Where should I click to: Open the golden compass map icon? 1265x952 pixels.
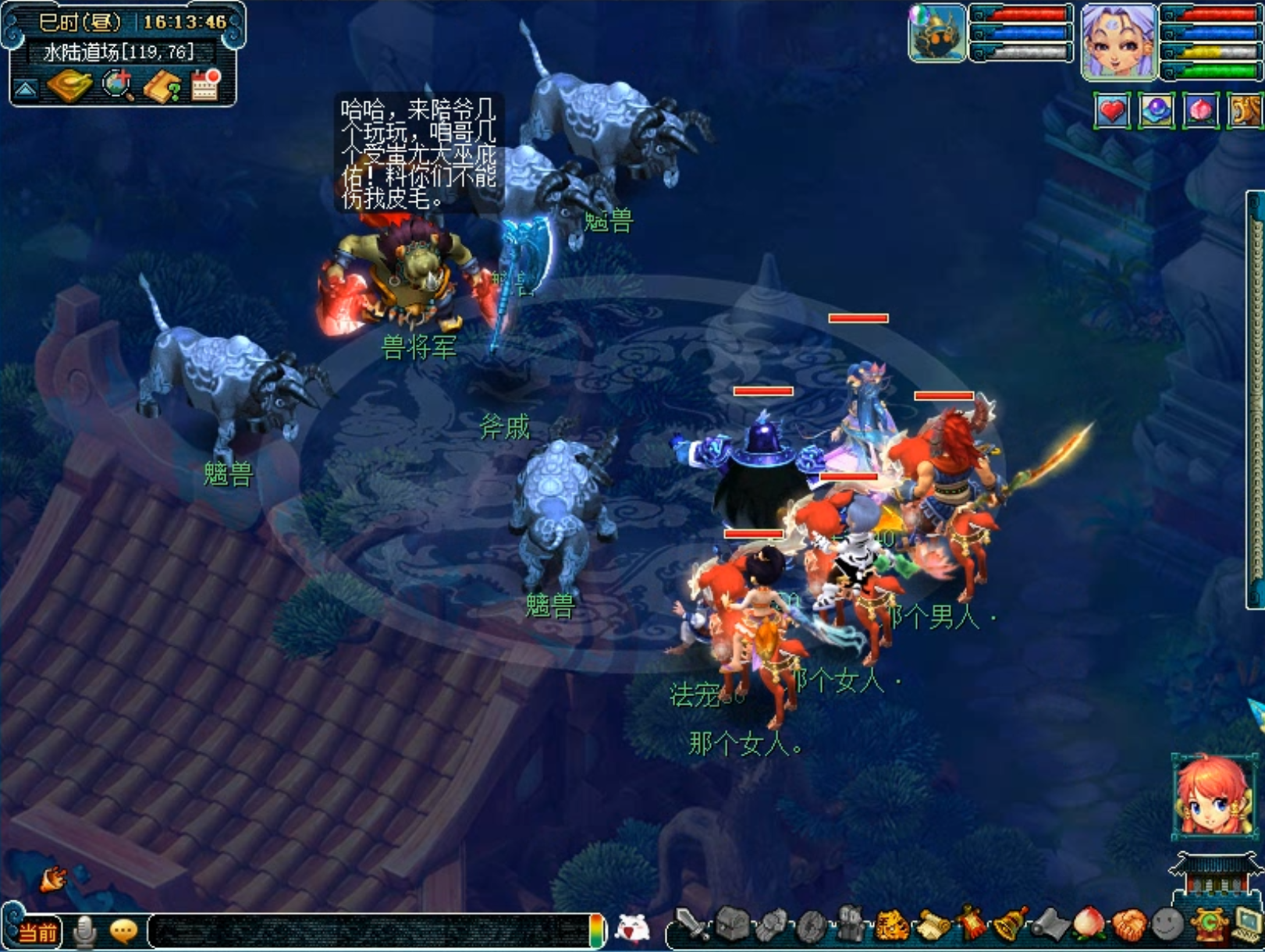click(69, 86)
